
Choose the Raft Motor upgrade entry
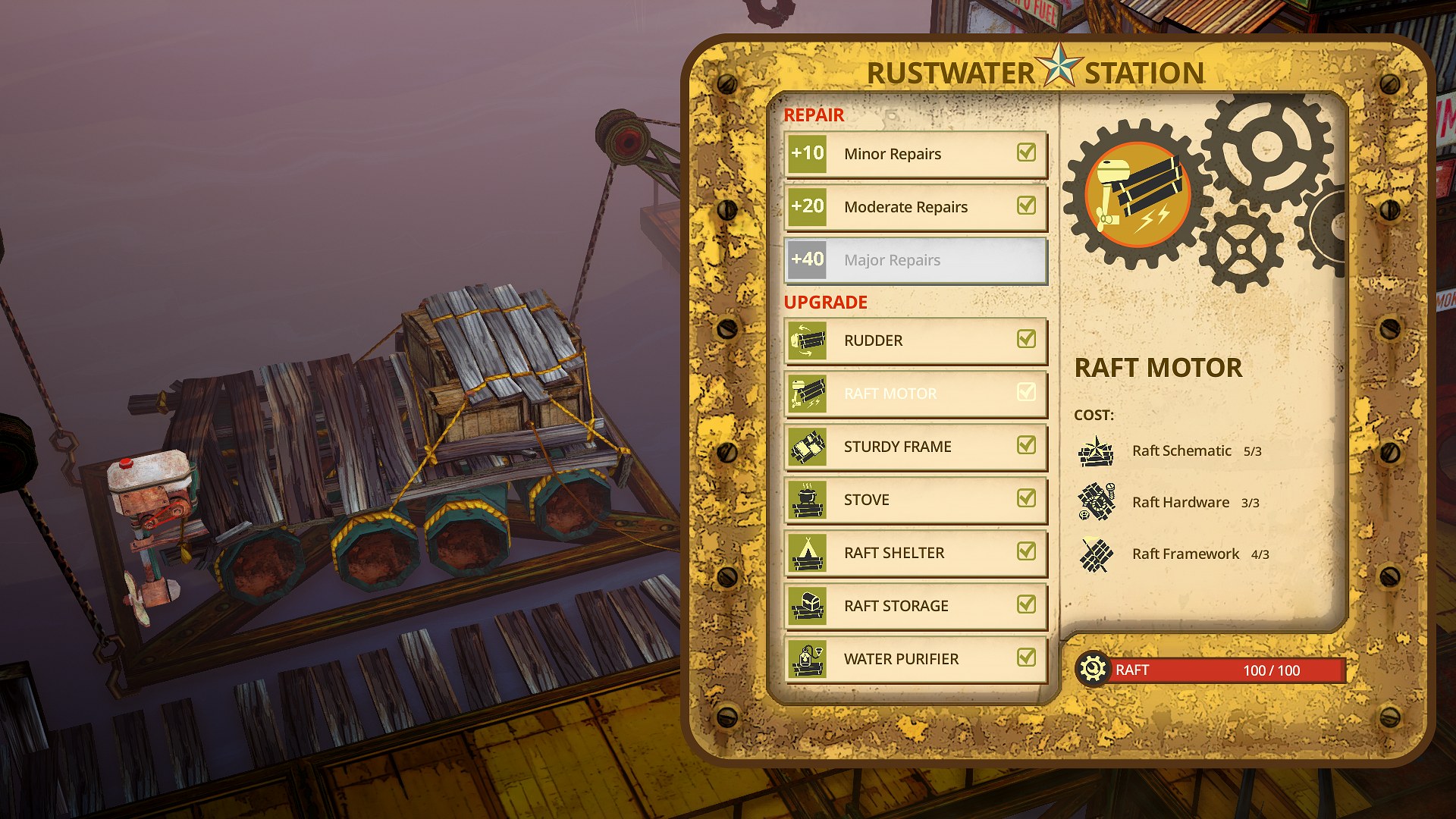click(915, 394)
